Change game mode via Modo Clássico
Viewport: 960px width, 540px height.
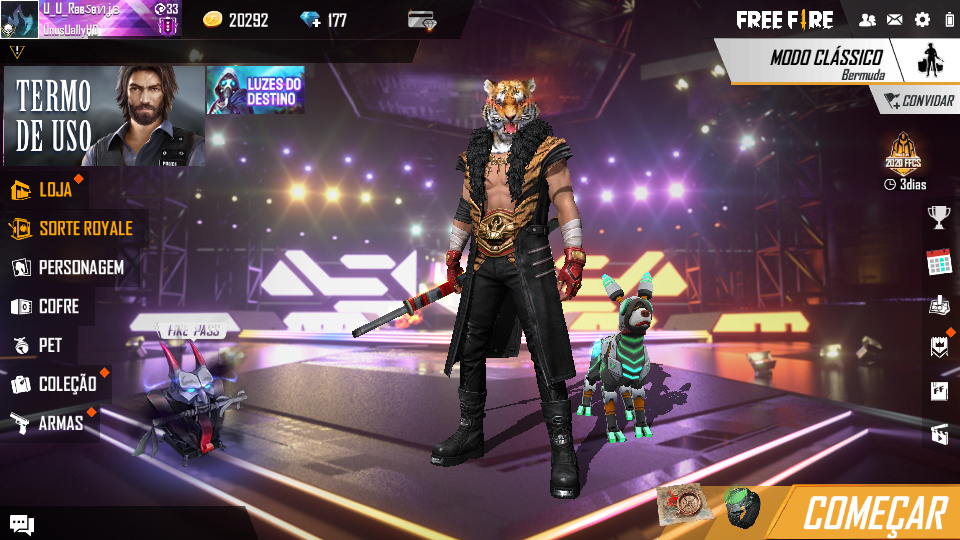[826, 61]
